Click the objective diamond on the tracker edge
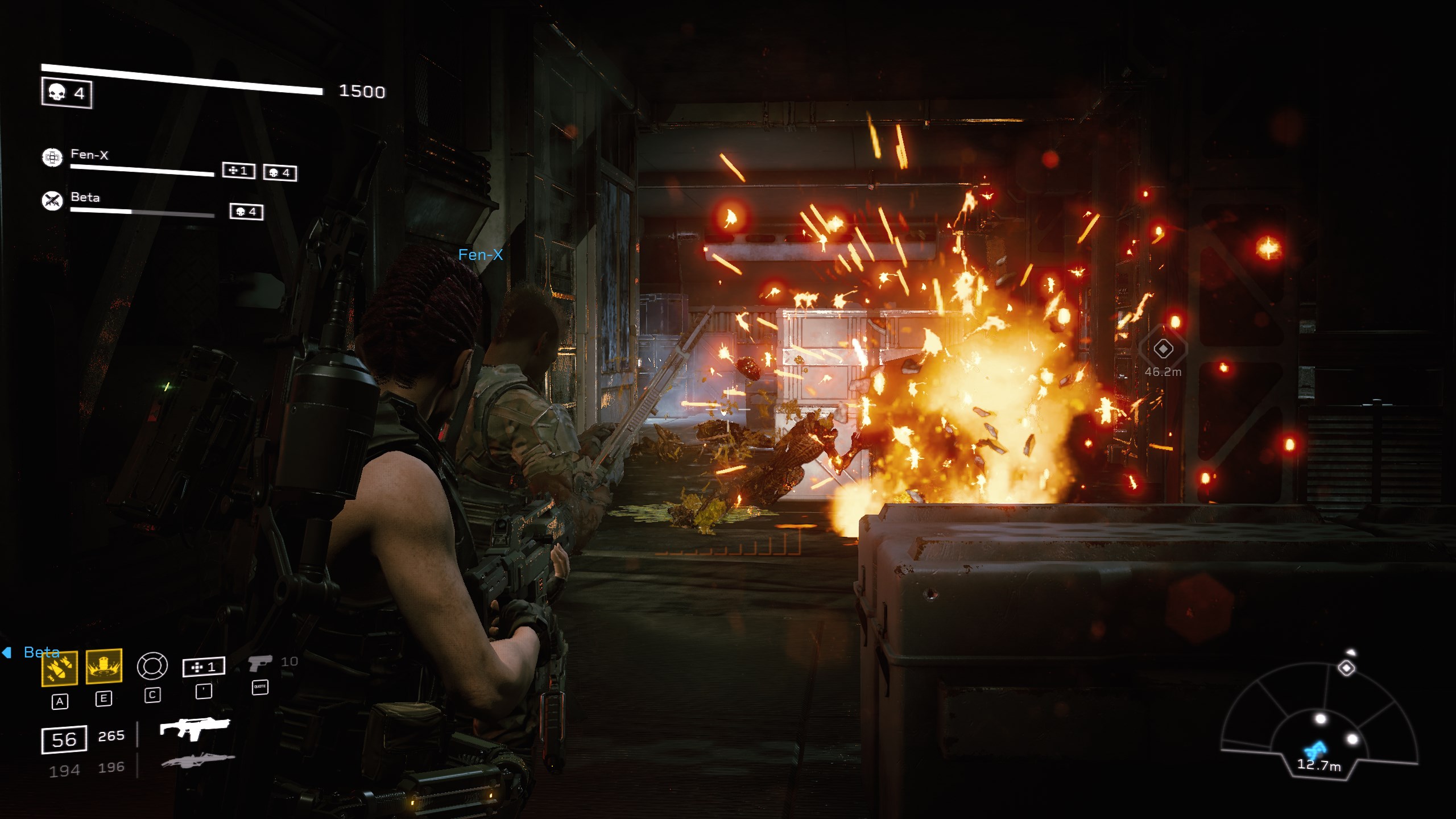Image resolution: width=1456 pixels, height=819 pixels. pos(1346,668)
